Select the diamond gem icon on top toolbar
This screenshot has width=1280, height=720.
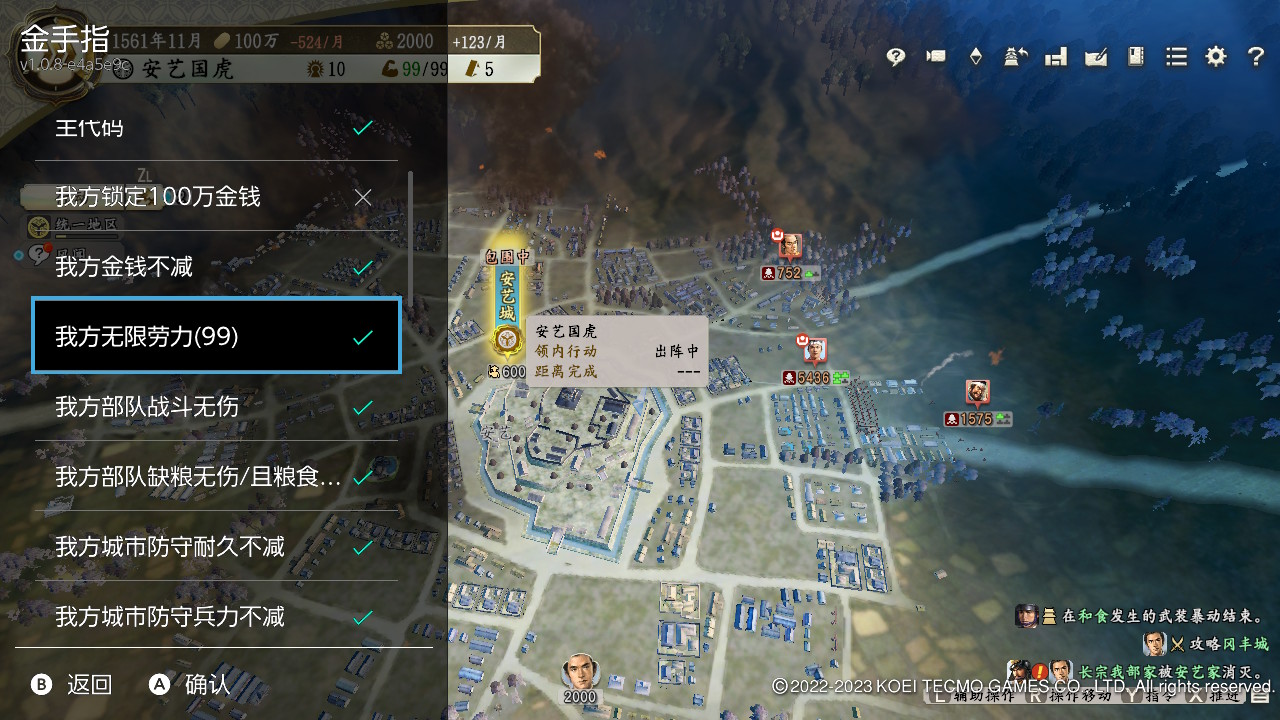tap(975, 57)
